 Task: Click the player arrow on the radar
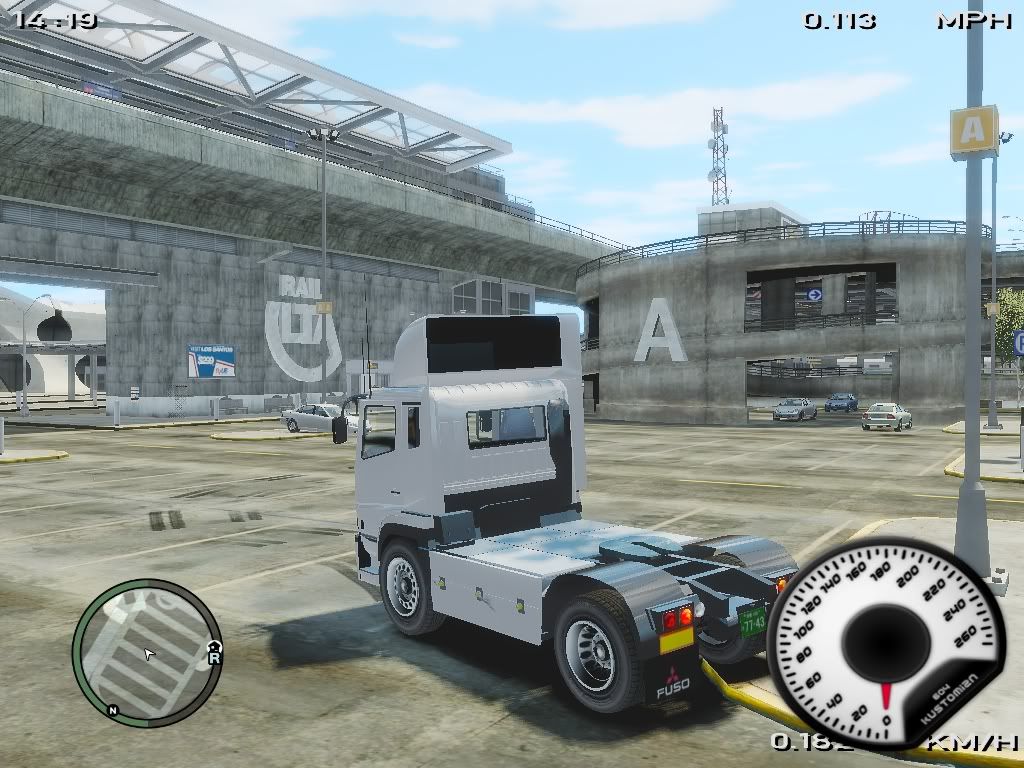pos(149,655)
